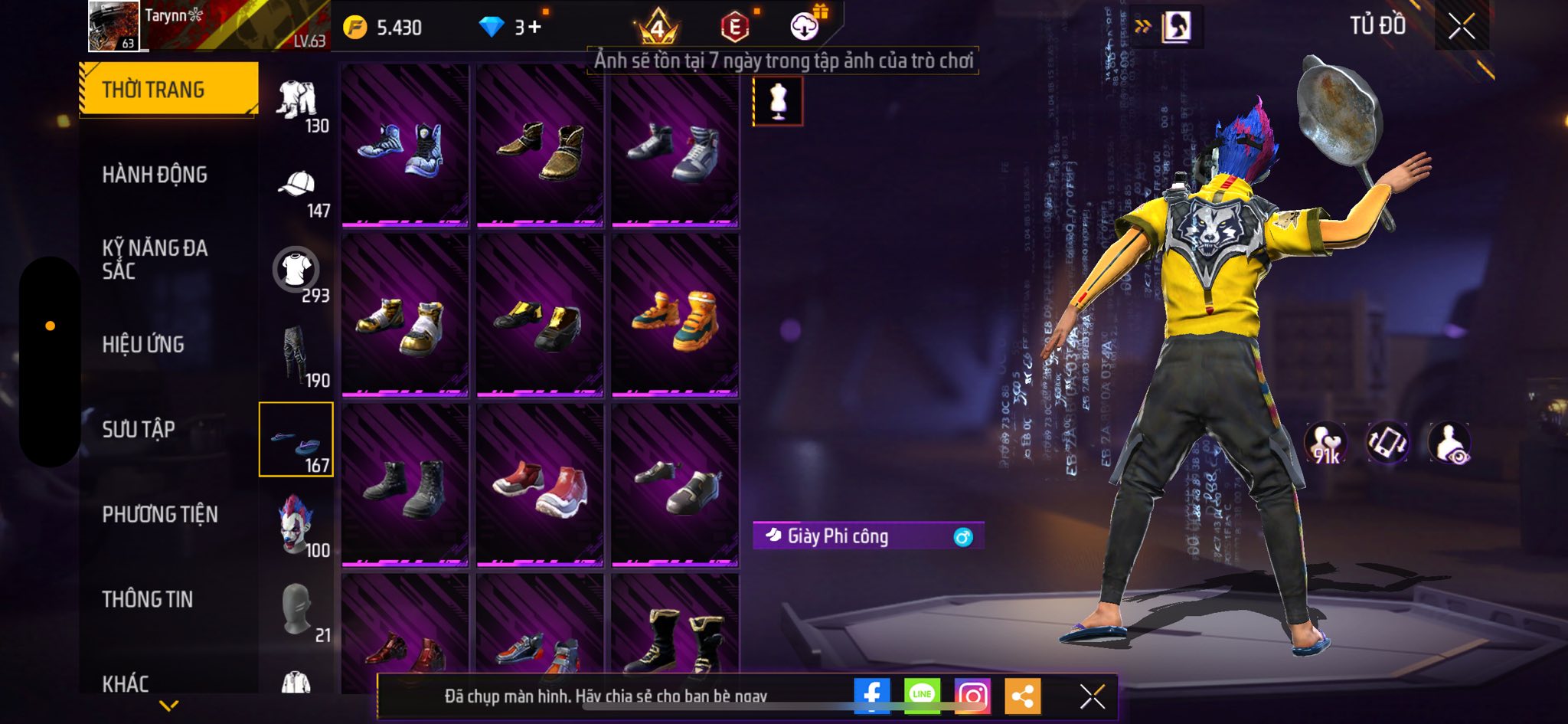Select the KỸ NĂNG ĐA SẮC tab
The height and width of the screenshot is (724, 1568).
(x=155, y=259)
